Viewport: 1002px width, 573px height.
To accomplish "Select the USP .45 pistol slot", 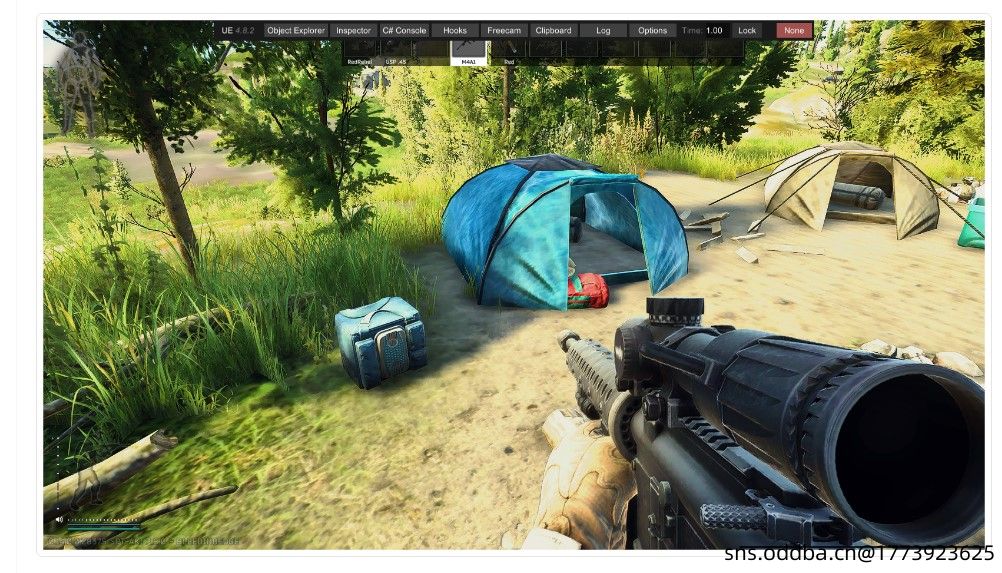I will (x=396, y=52).
